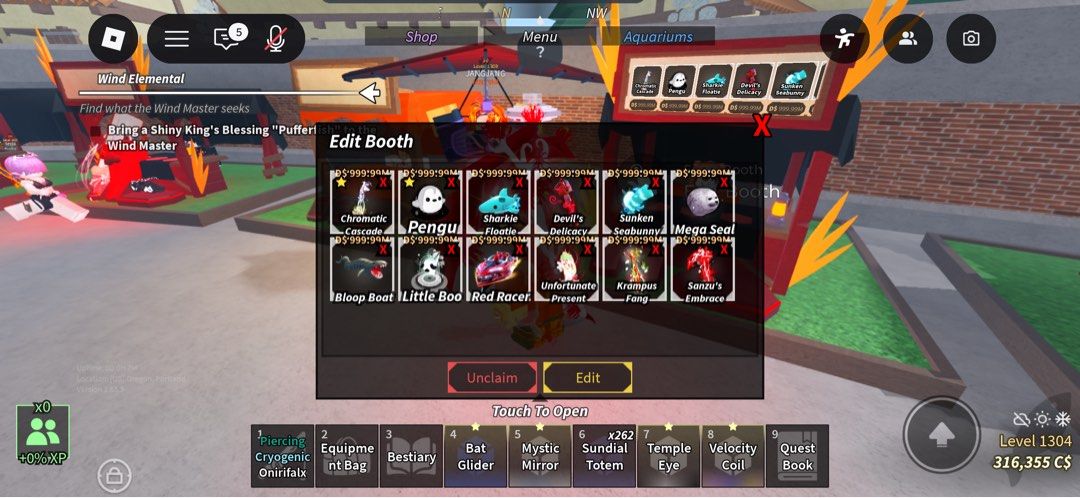Pick the Red Racer listing

point(499,270)
